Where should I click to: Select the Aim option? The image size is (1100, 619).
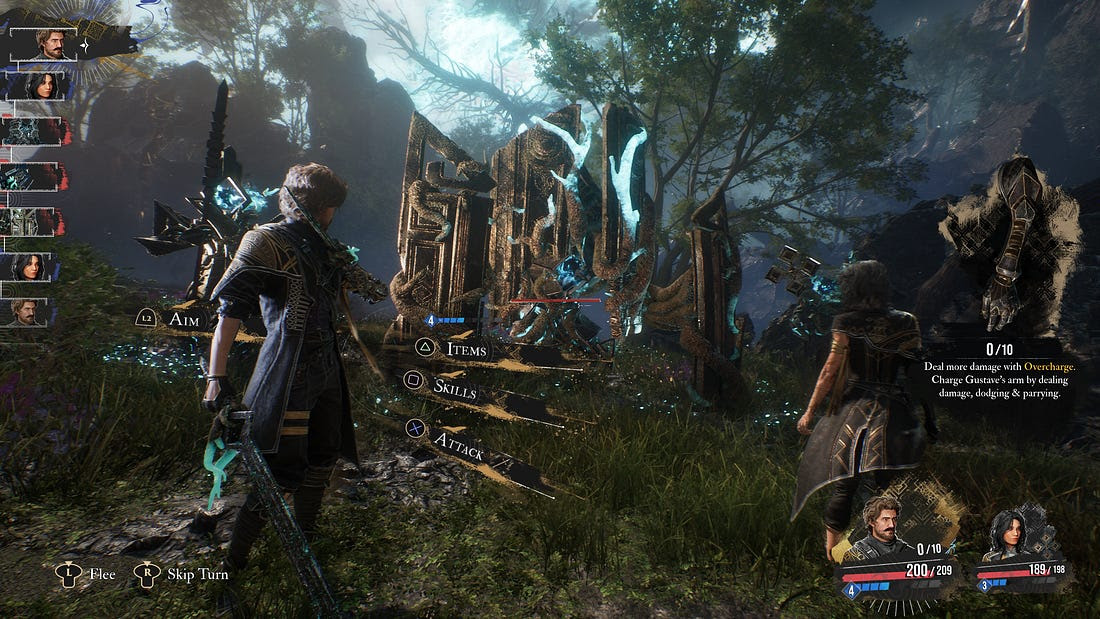pos(187,319)
